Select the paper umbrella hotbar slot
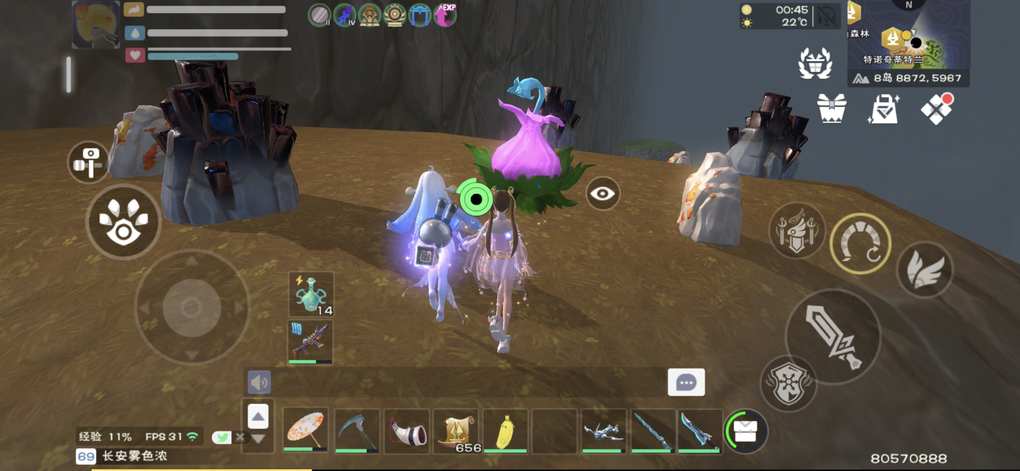This screenshot has height=471, width=1020. coord(305,430)
